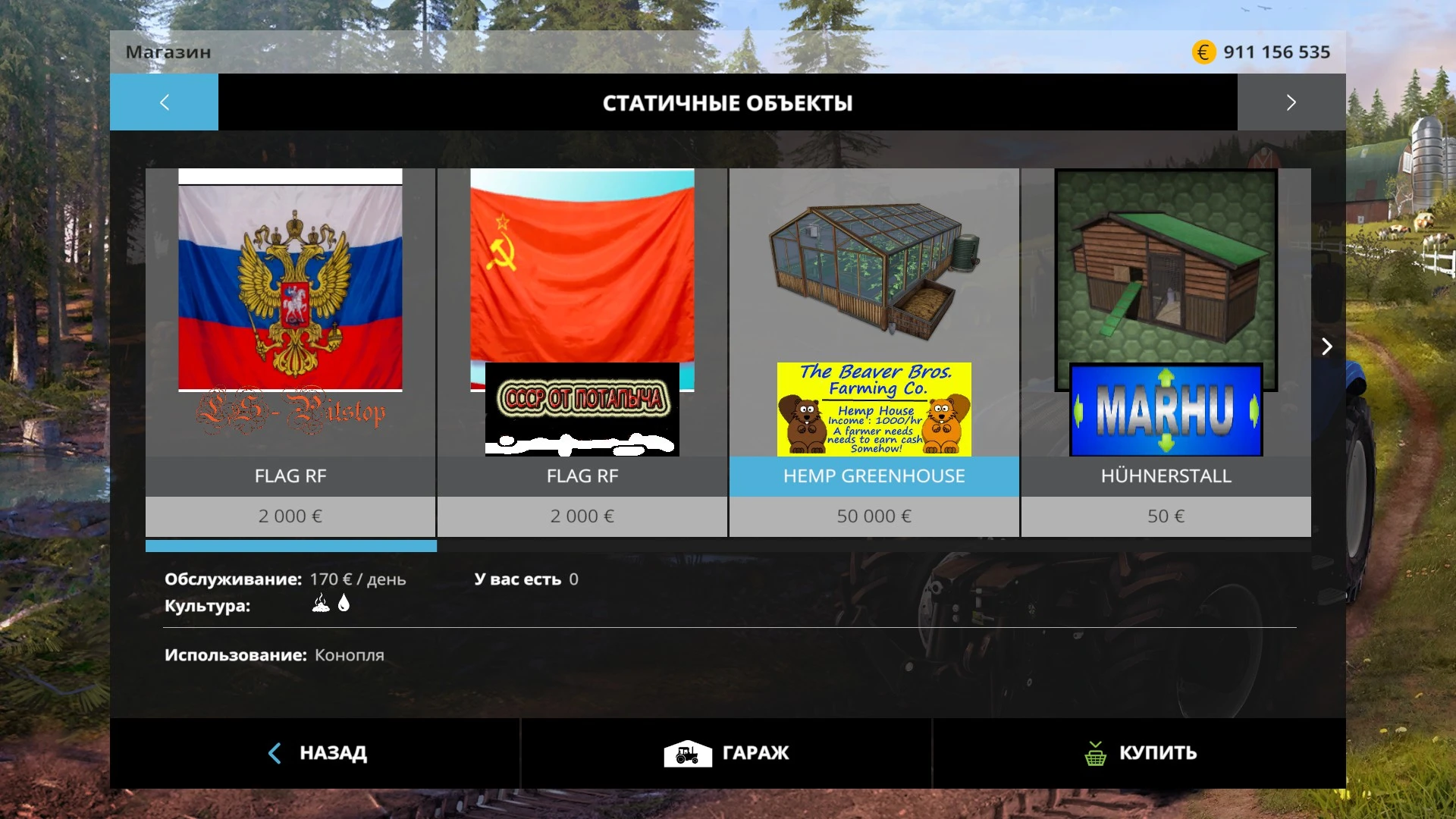Click the back arrow icon near НАЗАД
The height and width of the screenshot is (819, 1456).
[x=273, y=753]
